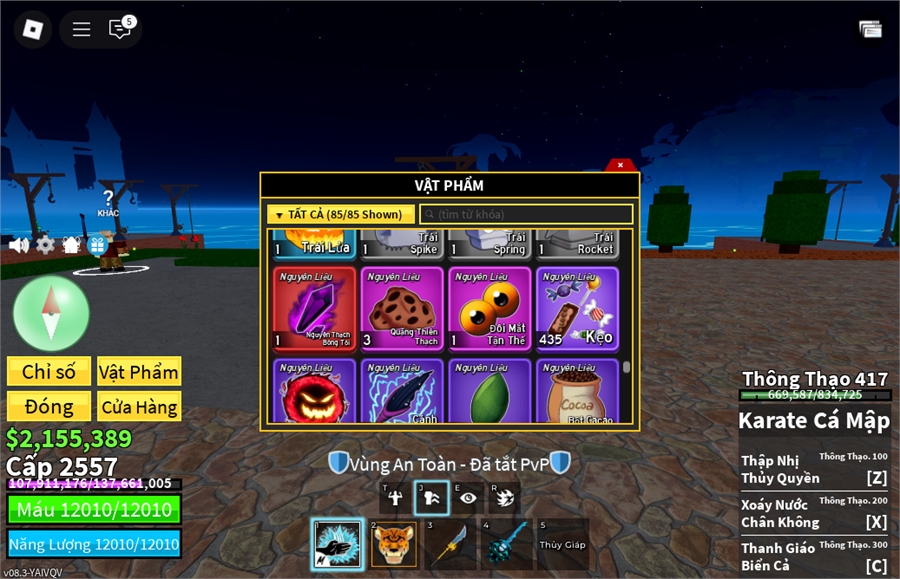Open the Chỉ số stats panel
Viewport: 900px width, 579px height.
48,372
